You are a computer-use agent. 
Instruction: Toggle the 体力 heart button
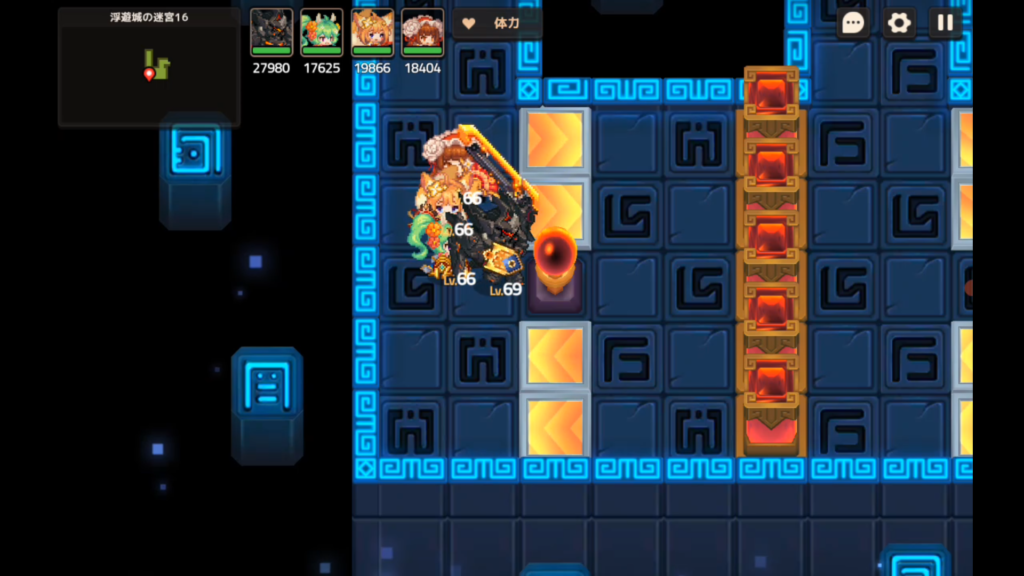click(497, 23)
